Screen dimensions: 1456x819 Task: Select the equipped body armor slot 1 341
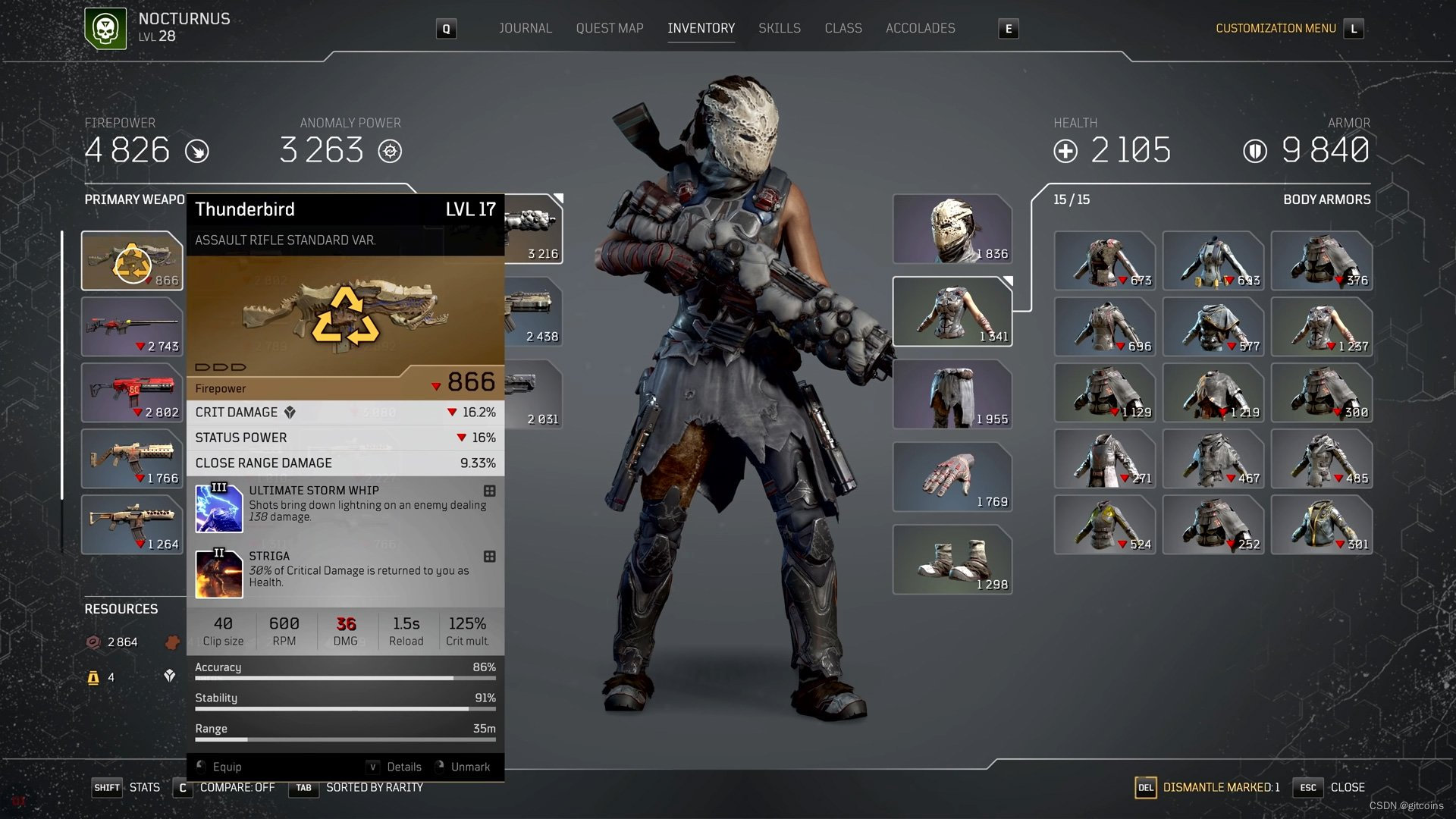point(952,312)
